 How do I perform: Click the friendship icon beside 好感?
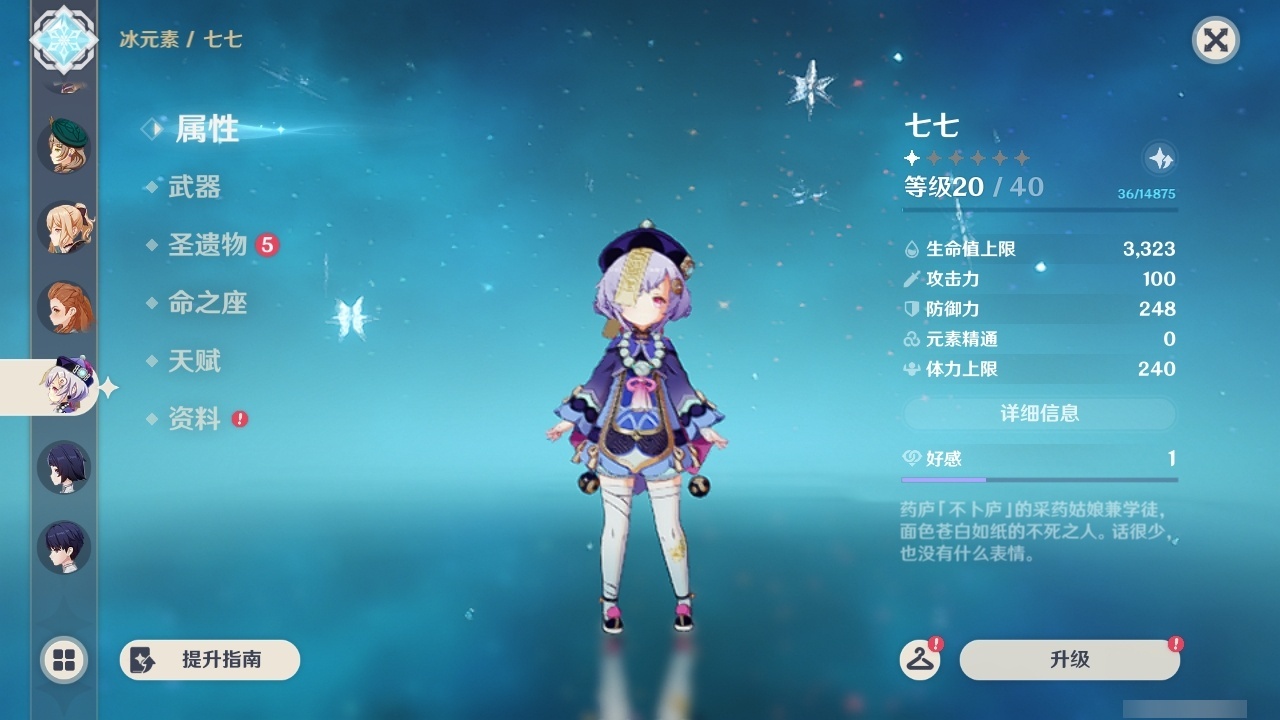pos(913,454)
